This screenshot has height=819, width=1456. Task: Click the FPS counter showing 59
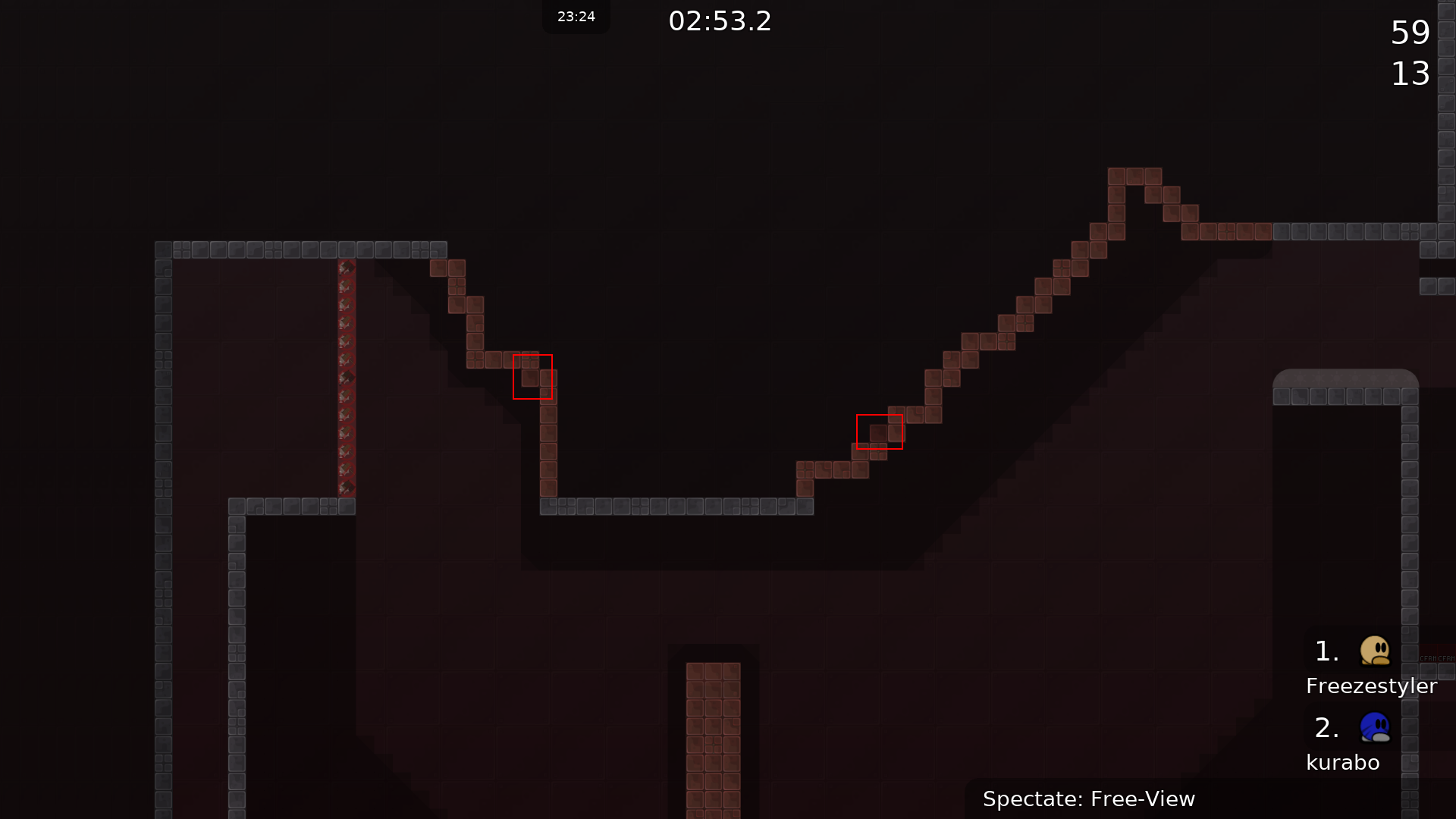click(1410, 33)
